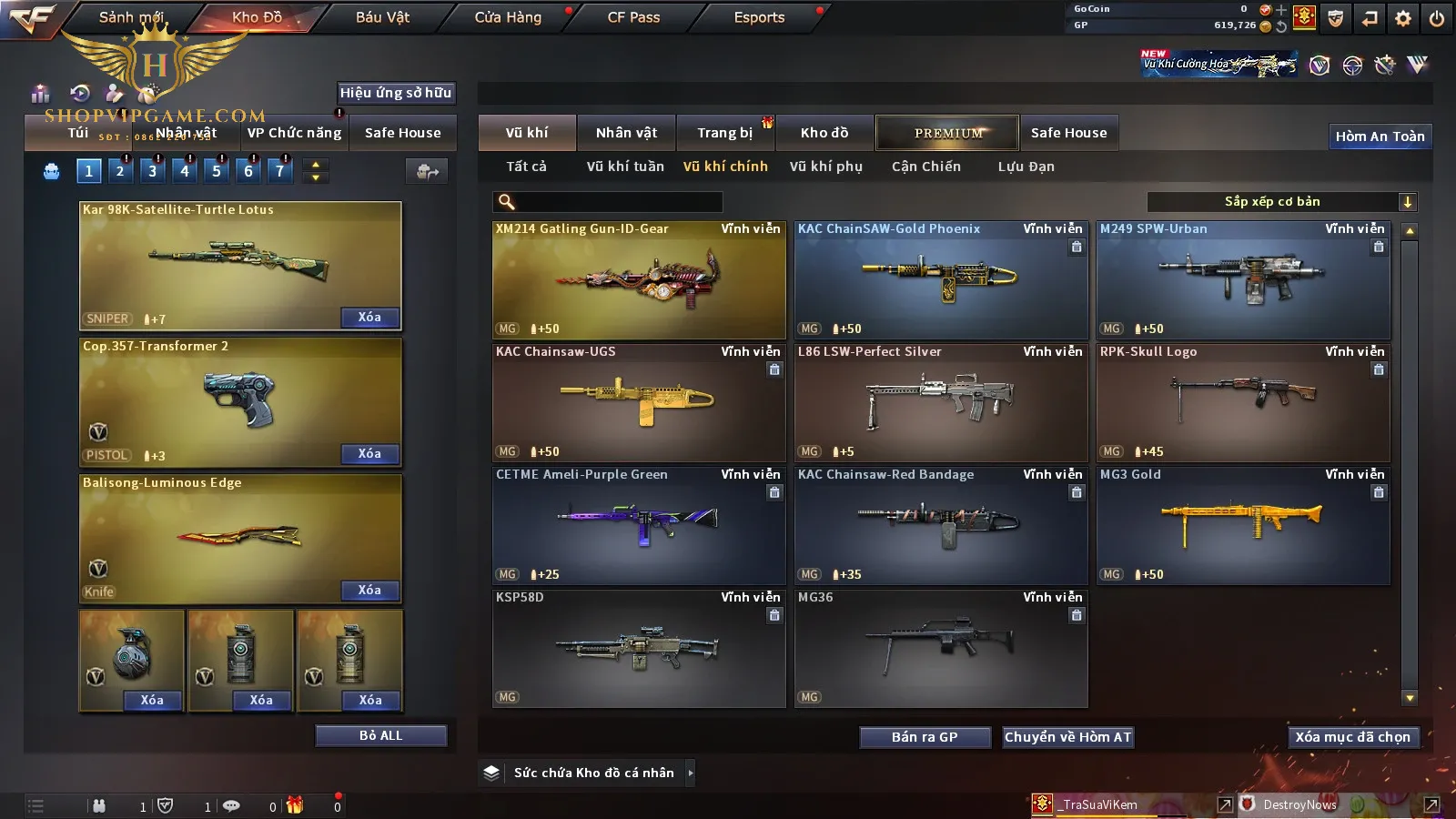Open the gear settings icon
Viewport: 1456px width, 819px height.
(1403, 18)
